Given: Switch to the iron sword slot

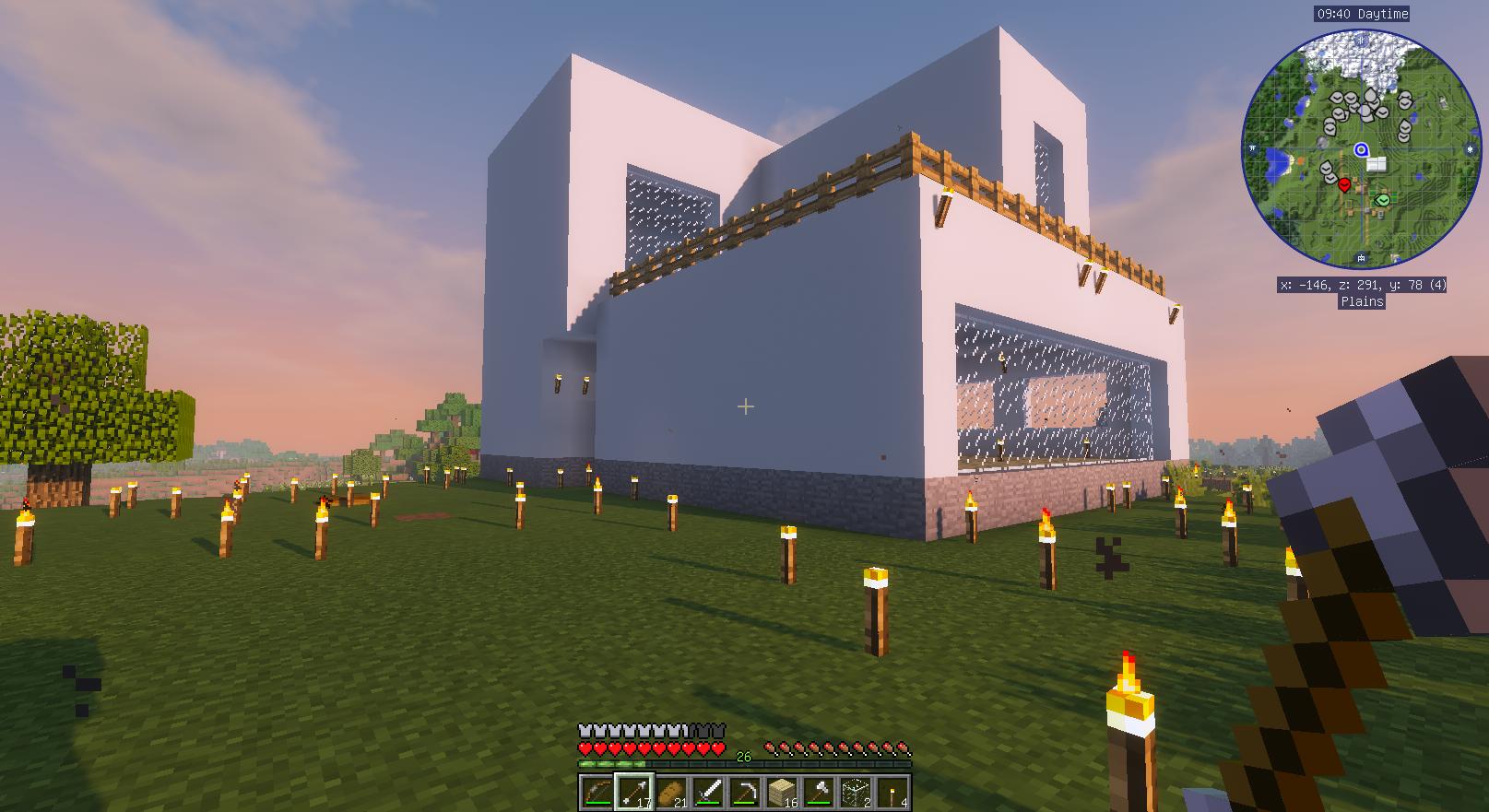Looking at the screenshot, I should 708,792.
